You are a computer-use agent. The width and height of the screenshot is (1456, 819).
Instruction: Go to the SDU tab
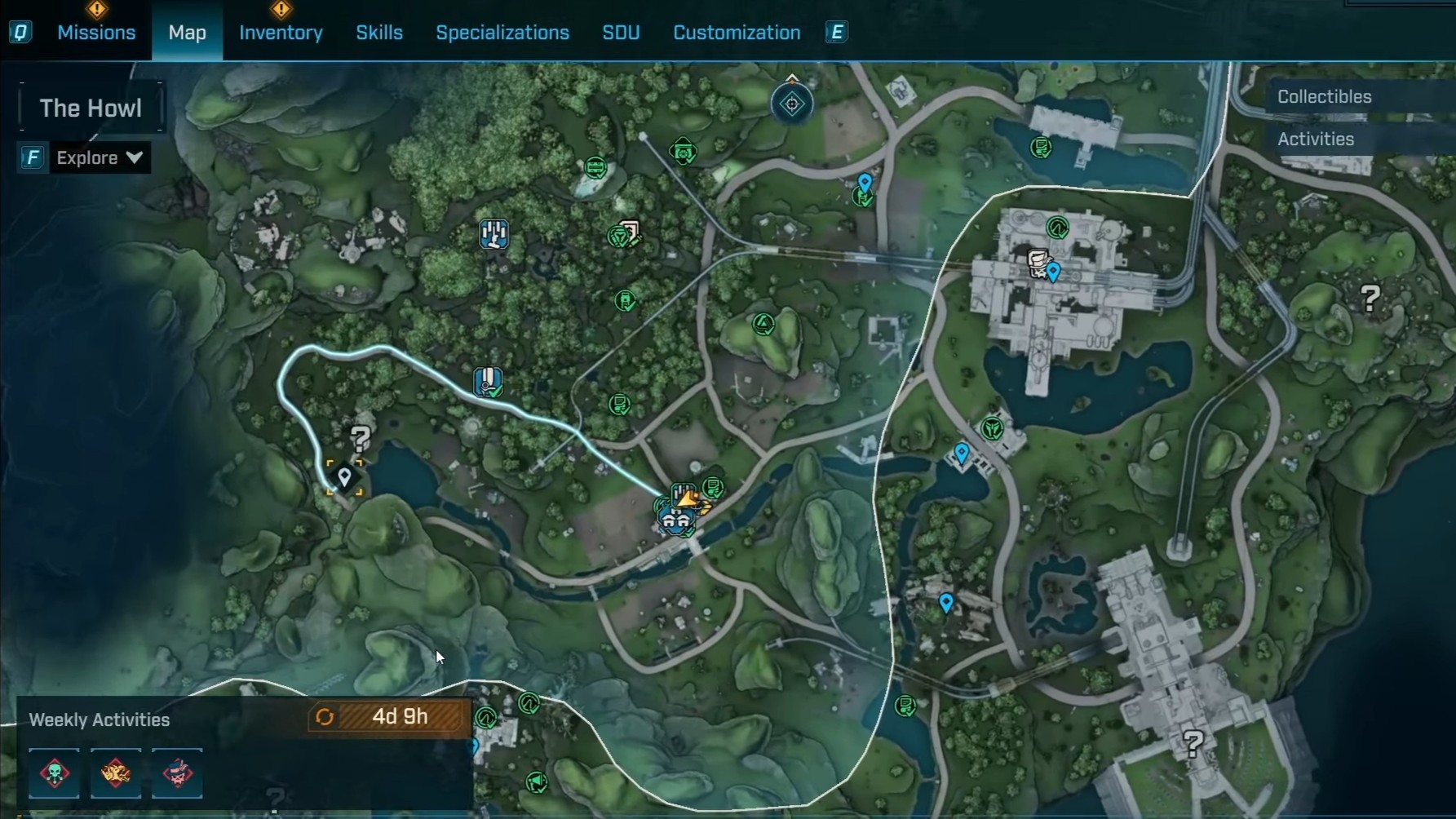coord(621,33)
